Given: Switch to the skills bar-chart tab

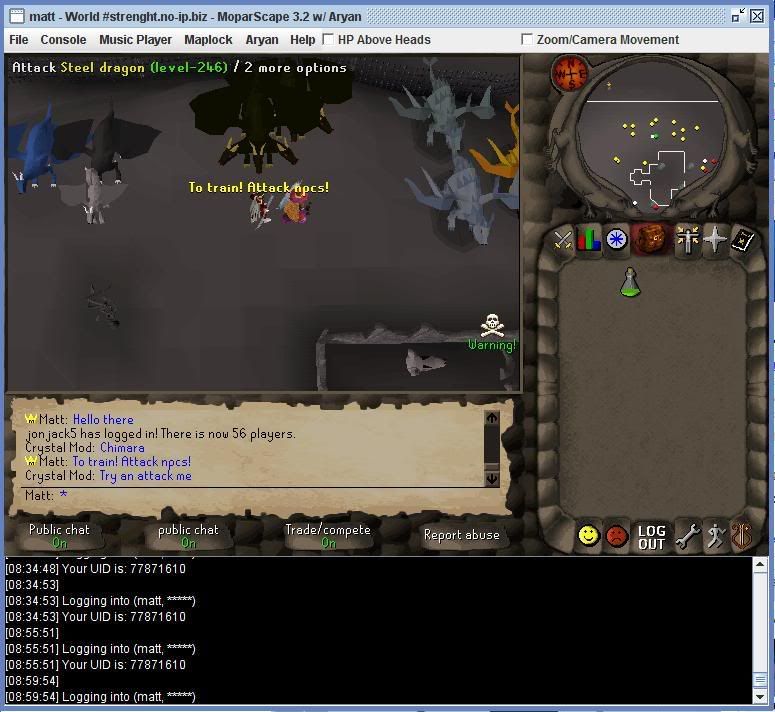Looking at the screenshot, I should coord(589,240).
